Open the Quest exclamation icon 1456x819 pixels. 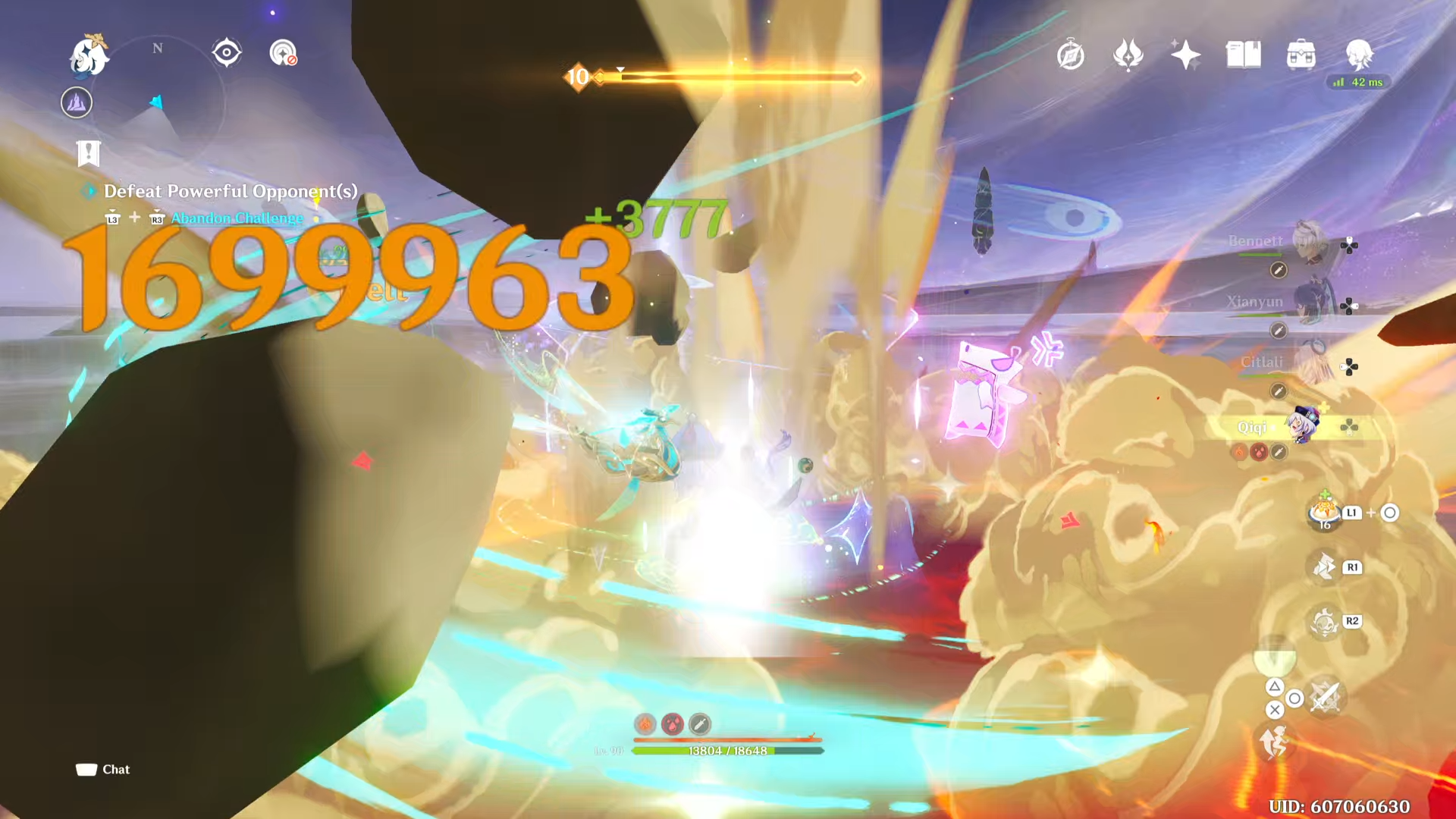coord(88,153)
